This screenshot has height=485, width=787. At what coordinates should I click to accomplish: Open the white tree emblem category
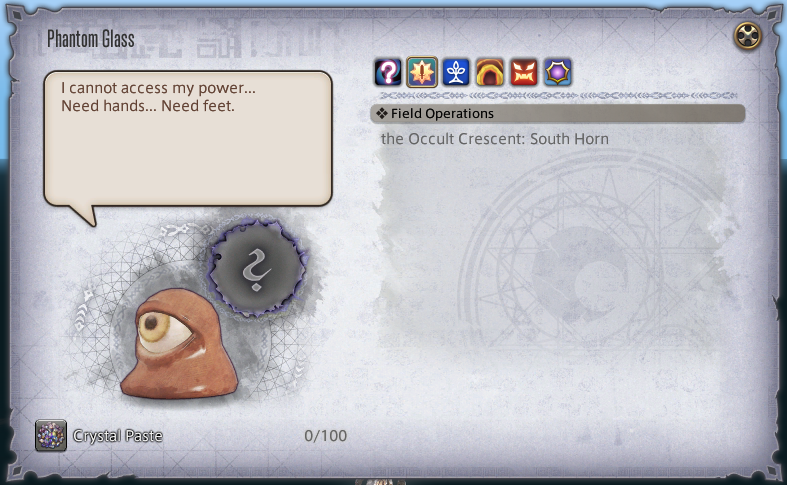pyautogui.click(x=456, y=72)
